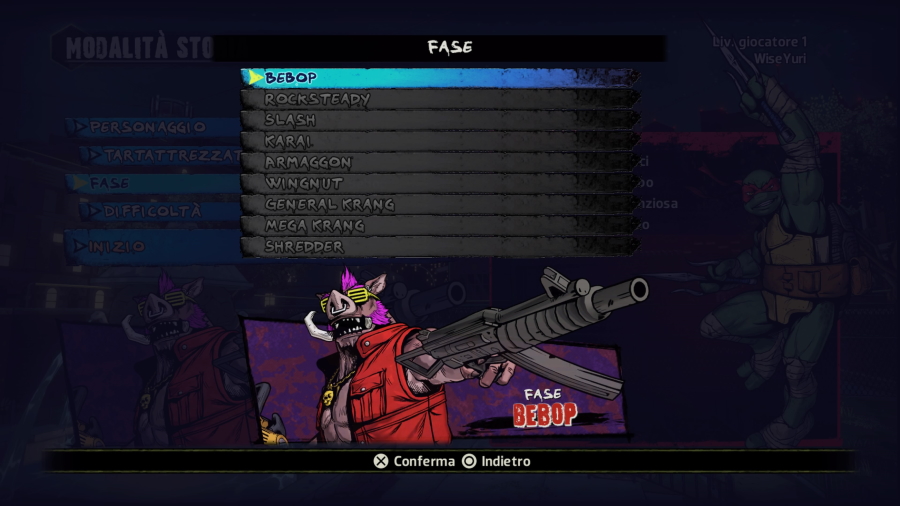Open the Personaggio menu option
This screenshot has height=506, width=900.
(x=147, y=127)
